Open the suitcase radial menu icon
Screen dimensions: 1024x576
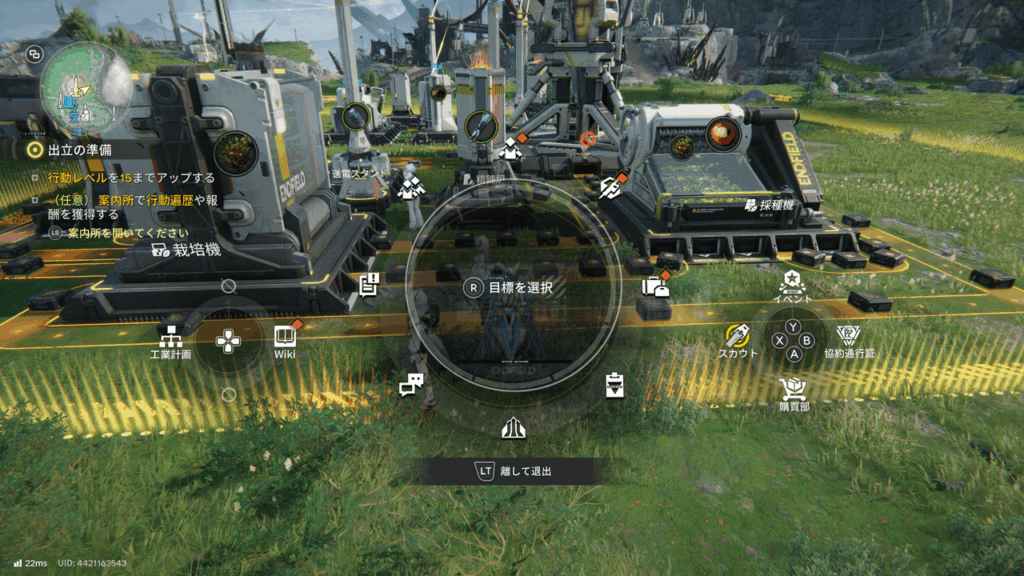point(655,287)
